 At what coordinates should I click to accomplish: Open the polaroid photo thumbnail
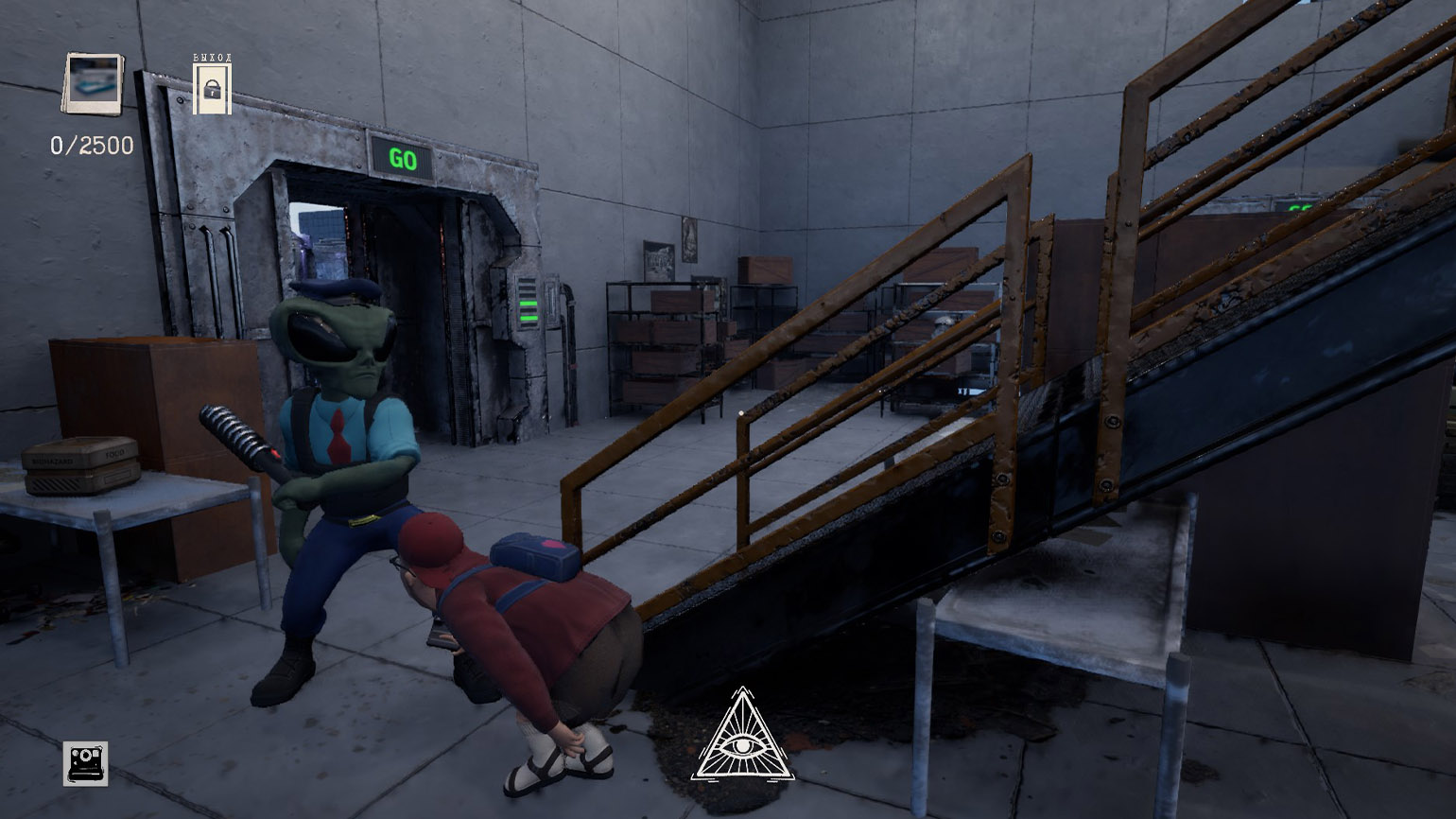(x=94, y=83)
